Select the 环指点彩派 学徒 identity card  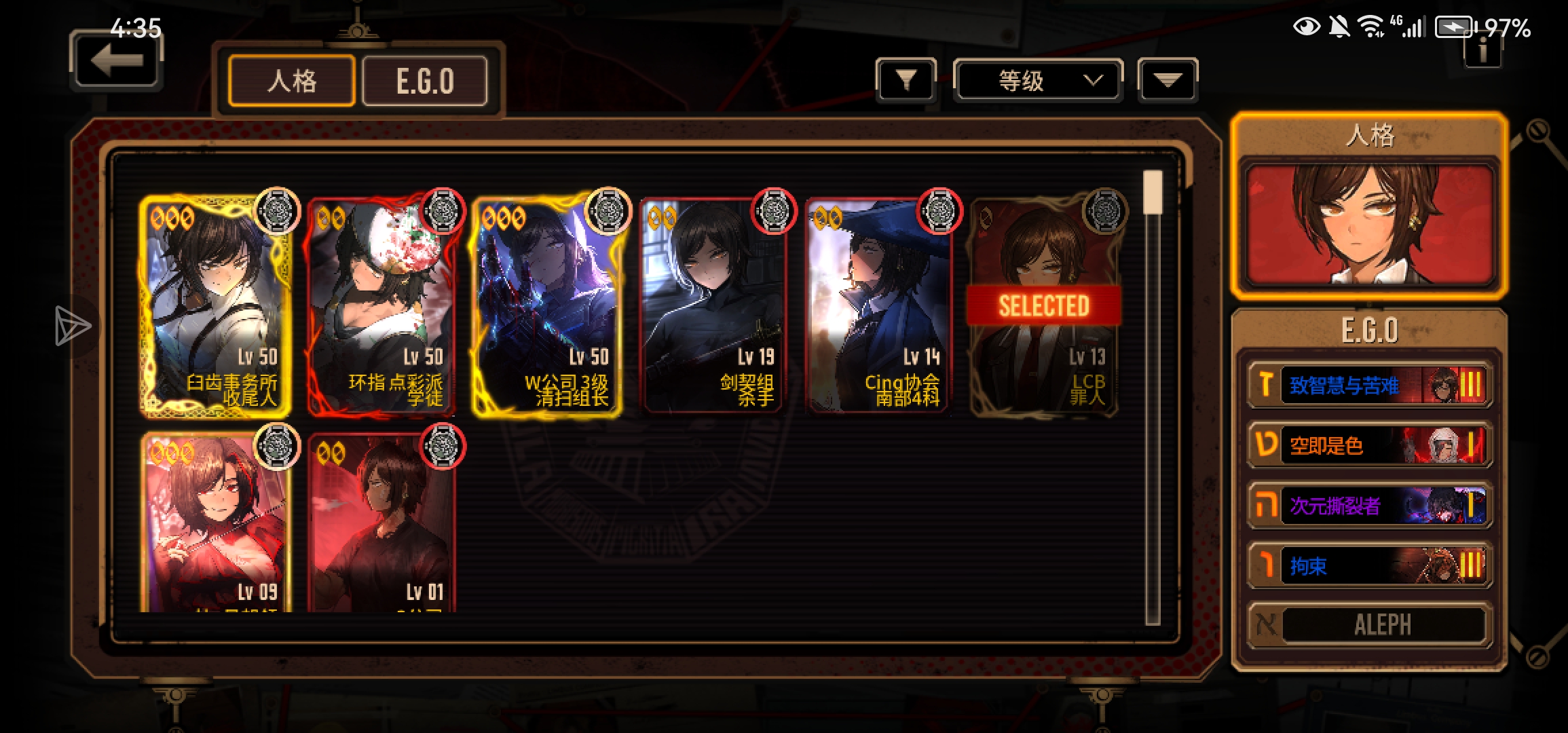(x=381, y=305)
